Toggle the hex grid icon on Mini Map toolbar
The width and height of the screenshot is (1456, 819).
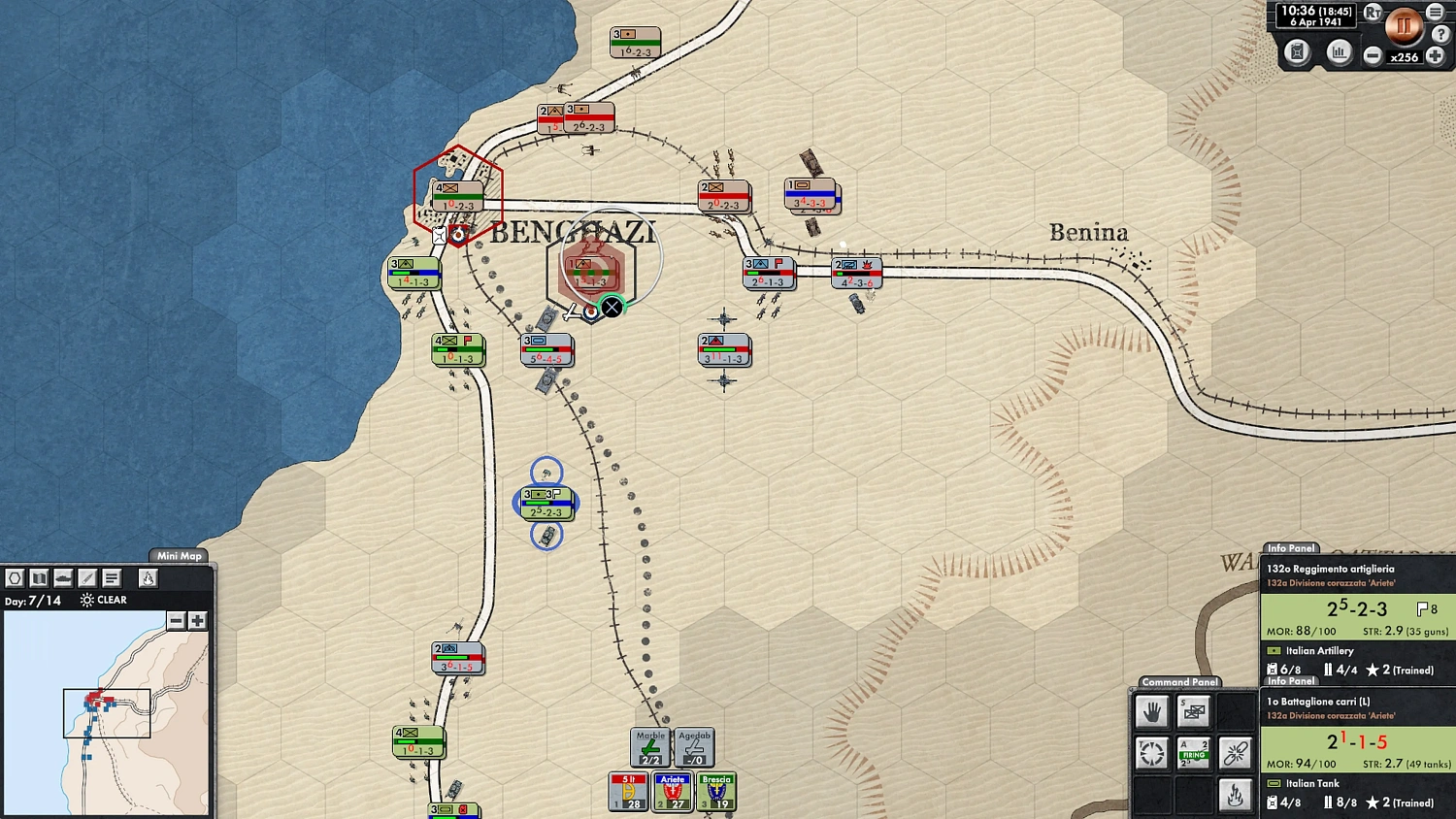[x=15, y=577]
